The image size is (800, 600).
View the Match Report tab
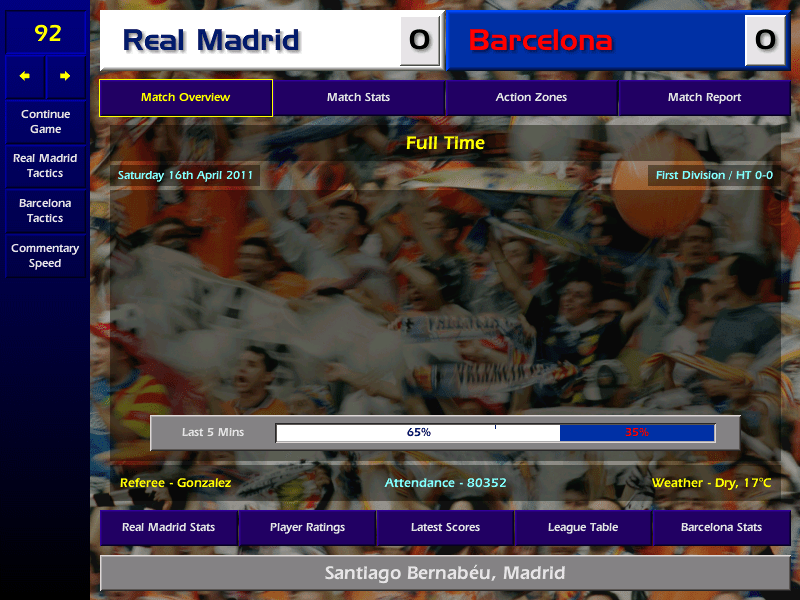tap(704, 98)
